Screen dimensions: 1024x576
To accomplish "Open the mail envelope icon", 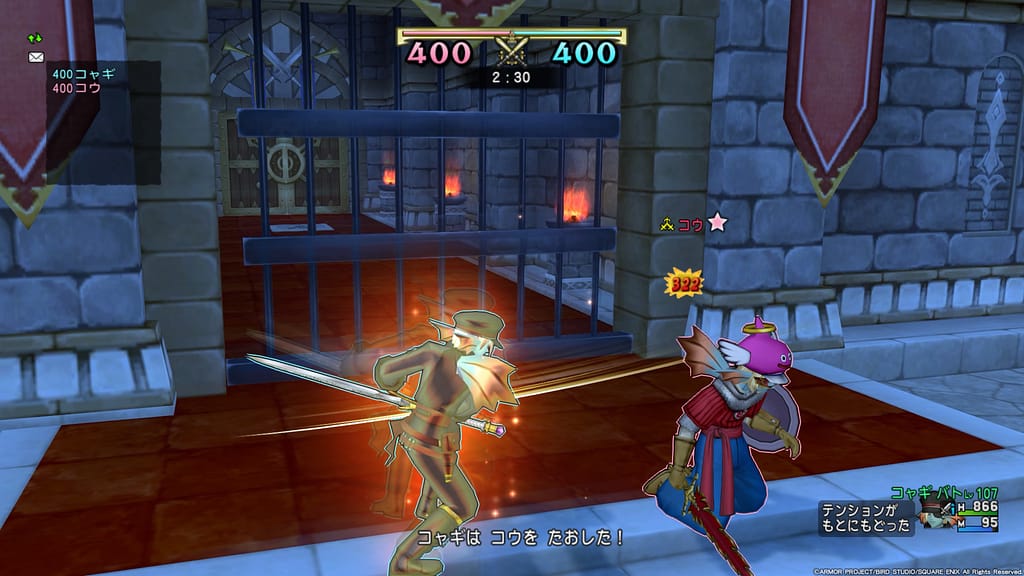I will point(36,57).
